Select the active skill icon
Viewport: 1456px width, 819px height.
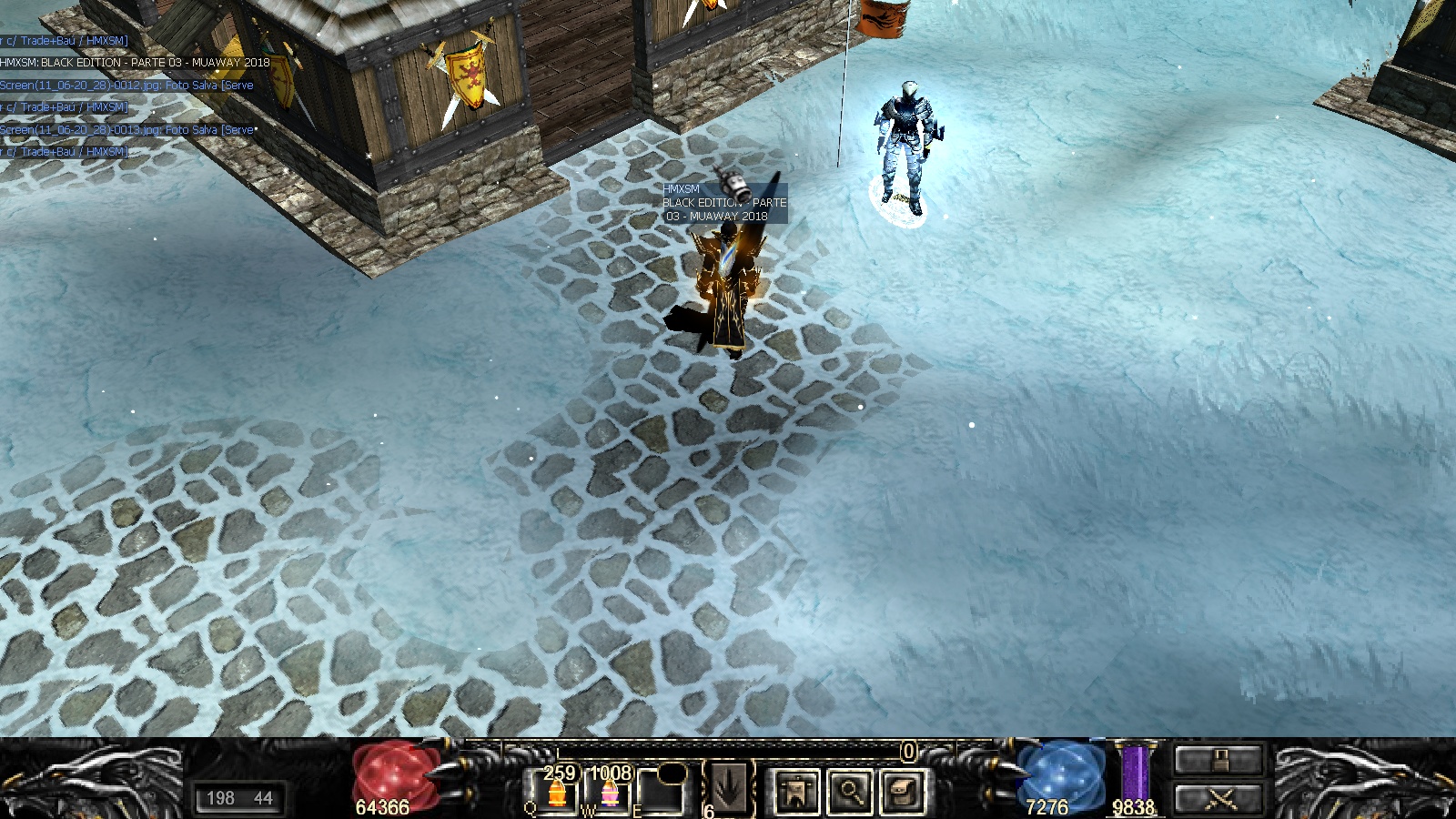coord(729,788)
